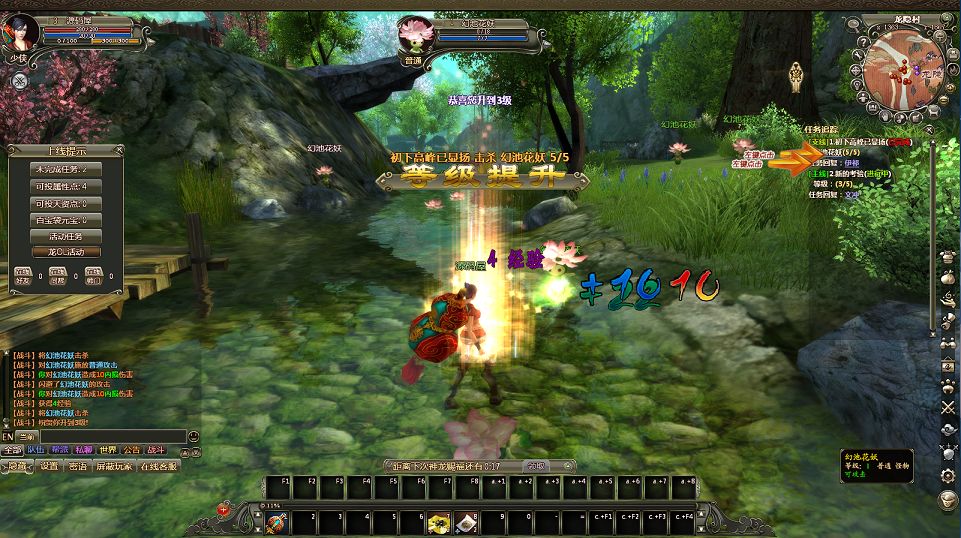Screen dimensions: 961x538
Task: Open the 未完成任务 unfinished quests entry
Action: pyautogui.click(x=66, y=169)
